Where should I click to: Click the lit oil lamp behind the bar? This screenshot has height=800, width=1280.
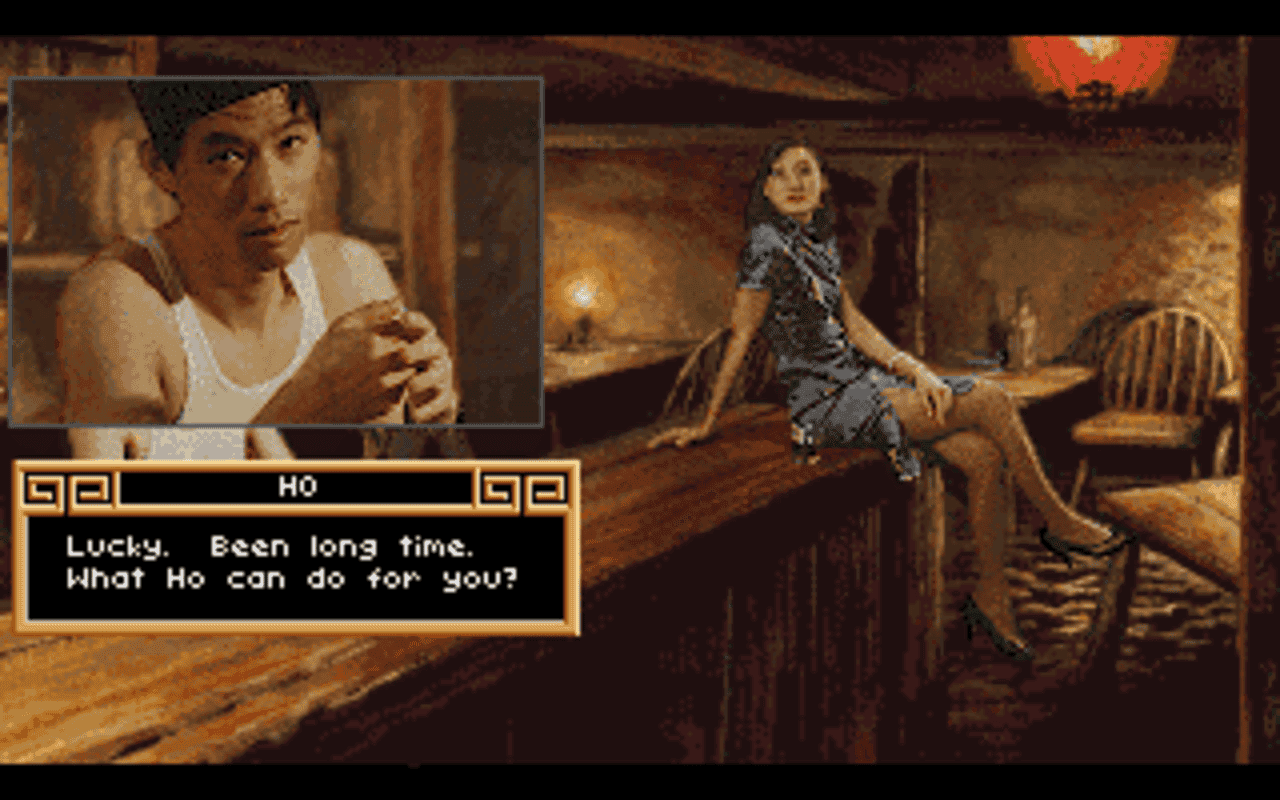582,295
